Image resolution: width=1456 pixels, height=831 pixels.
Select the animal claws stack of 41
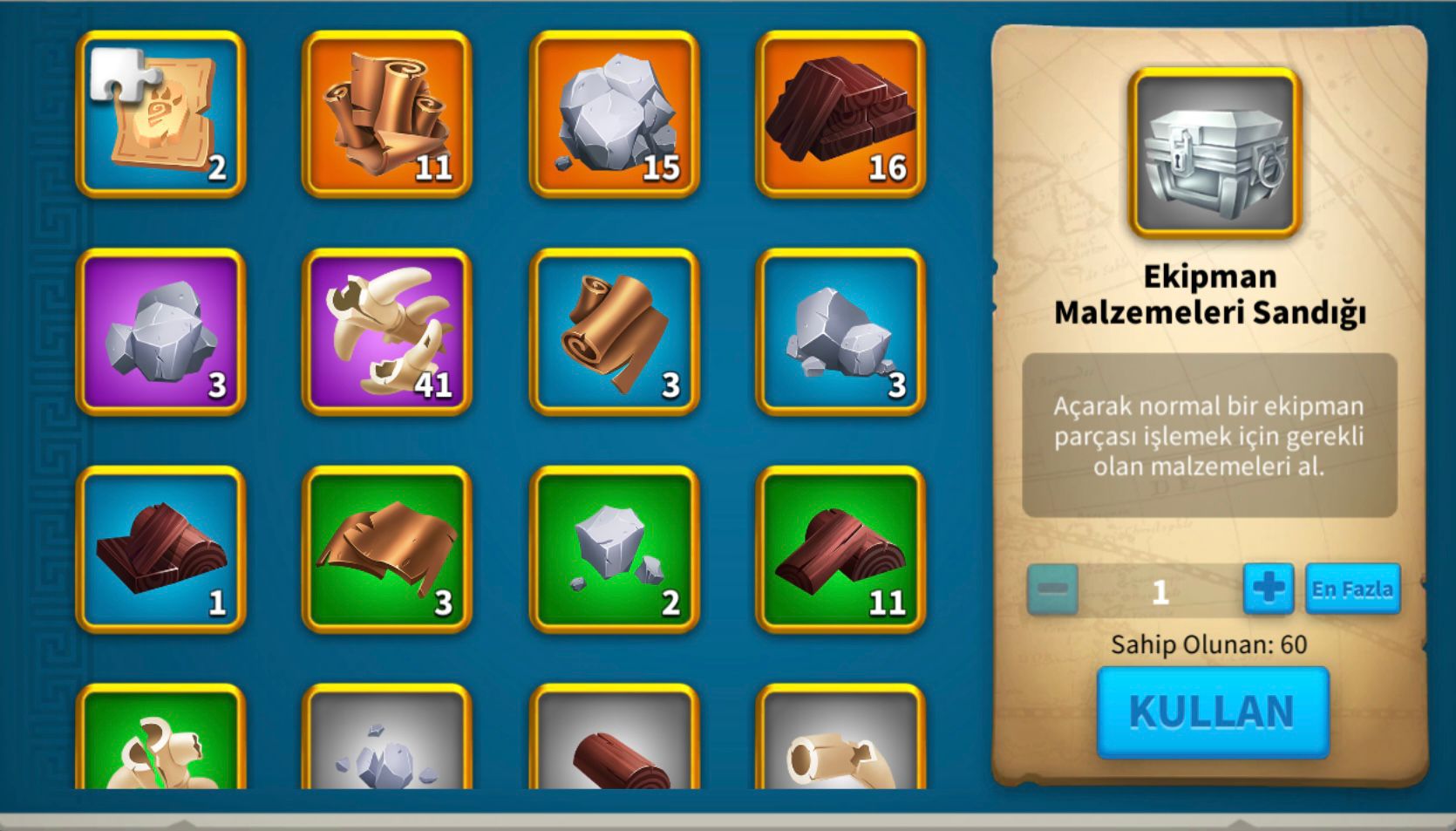point(387,331)
